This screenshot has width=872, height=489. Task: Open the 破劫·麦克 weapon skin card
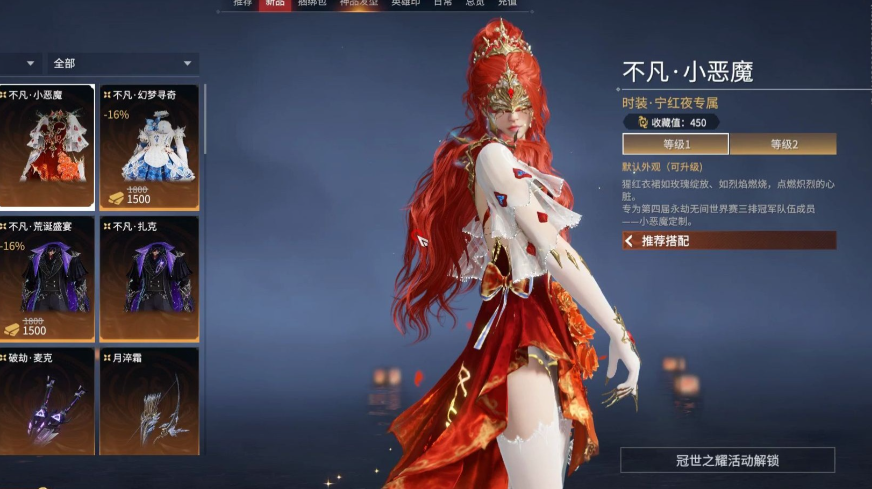pyautogui.click(x=47, y=410)
